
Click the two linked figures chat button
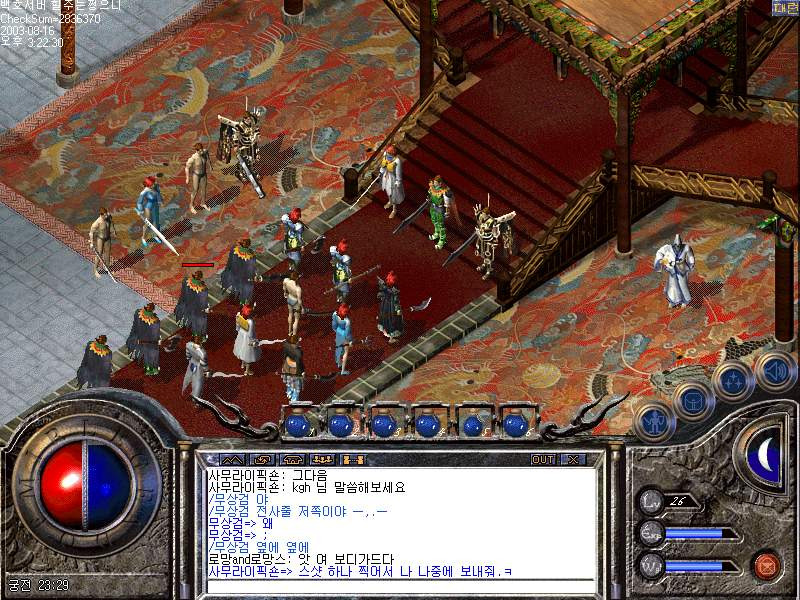pos(351,459)
